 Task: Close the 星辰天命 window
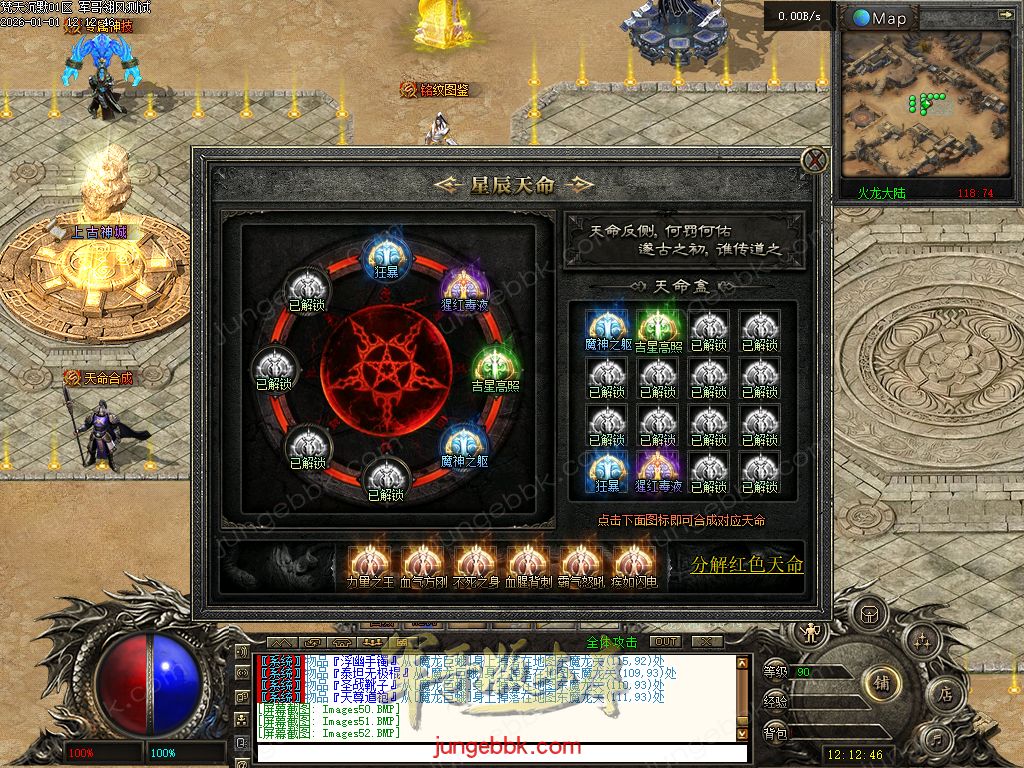[x=815, y=160]
